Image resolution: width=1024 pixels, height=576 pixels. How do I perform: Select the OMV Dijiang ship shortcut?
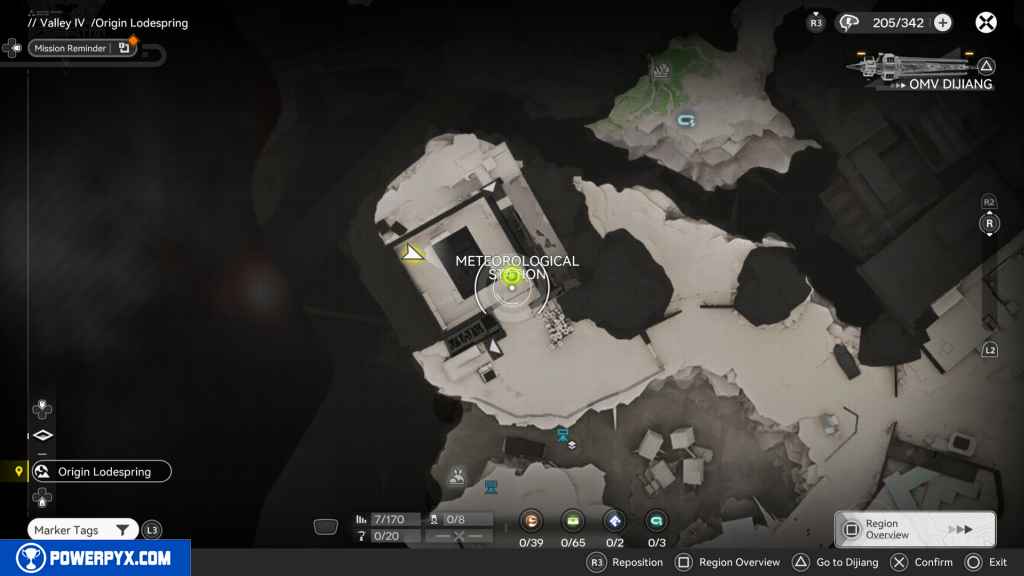coord(920,69)
